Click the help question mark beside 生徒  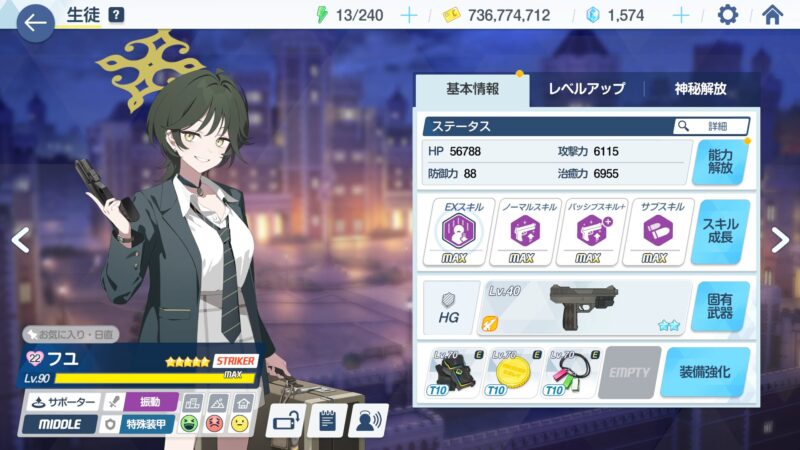pos(116,15)
